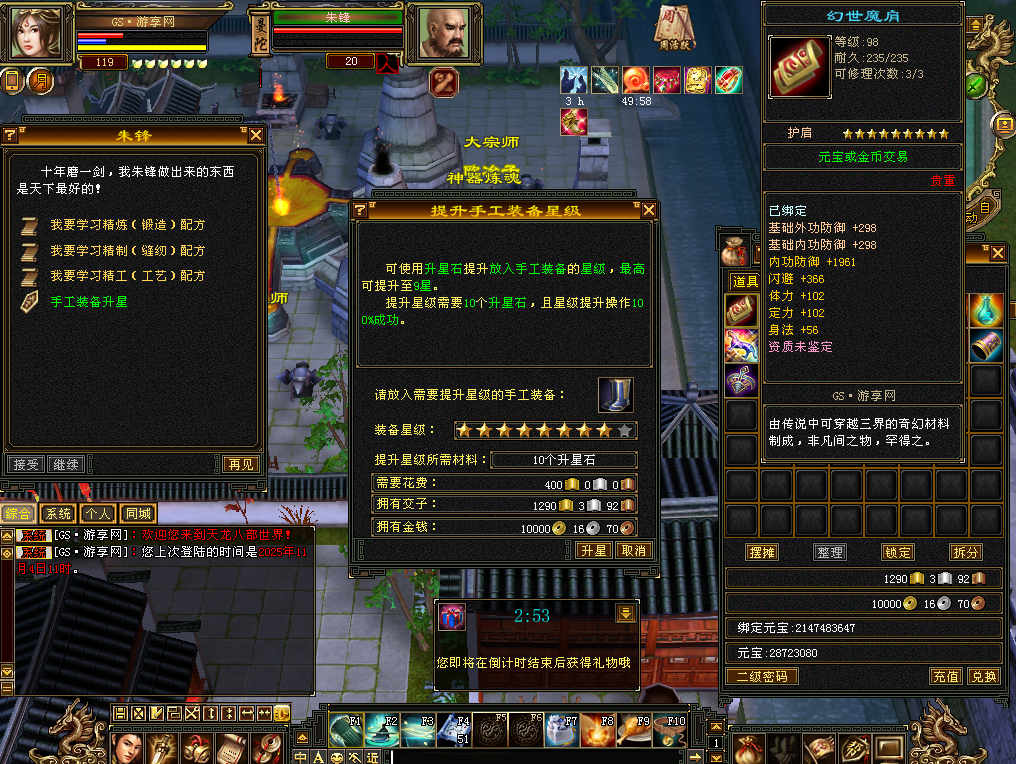Image resolution: width=1016 pixels, height=764 pixels.
Task: Switch chat to the 系统 tab
Action: 59,514
